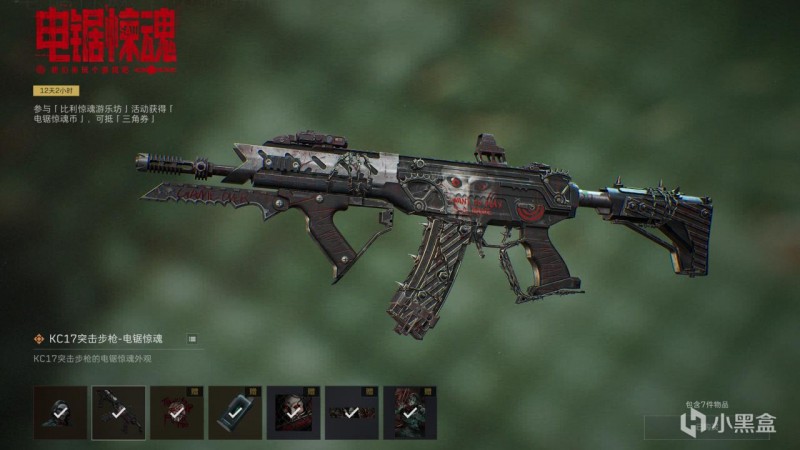Viewport: 800px width, 450px height.
Task: Choose the red blood-splatter item thumbnail
Action: 176,413
